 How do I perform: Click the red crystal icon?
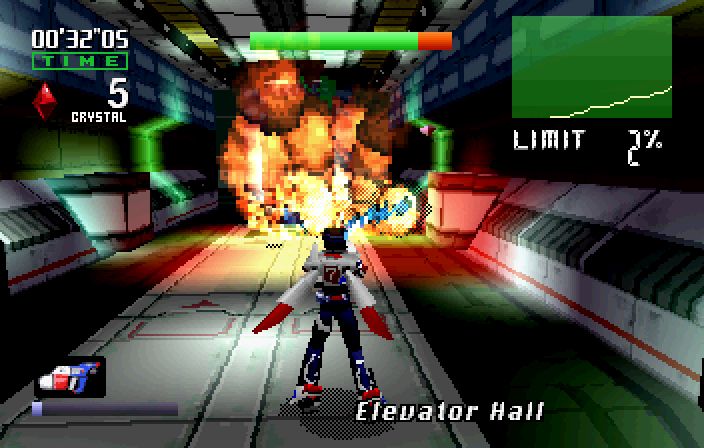click(x=44, y=100)
